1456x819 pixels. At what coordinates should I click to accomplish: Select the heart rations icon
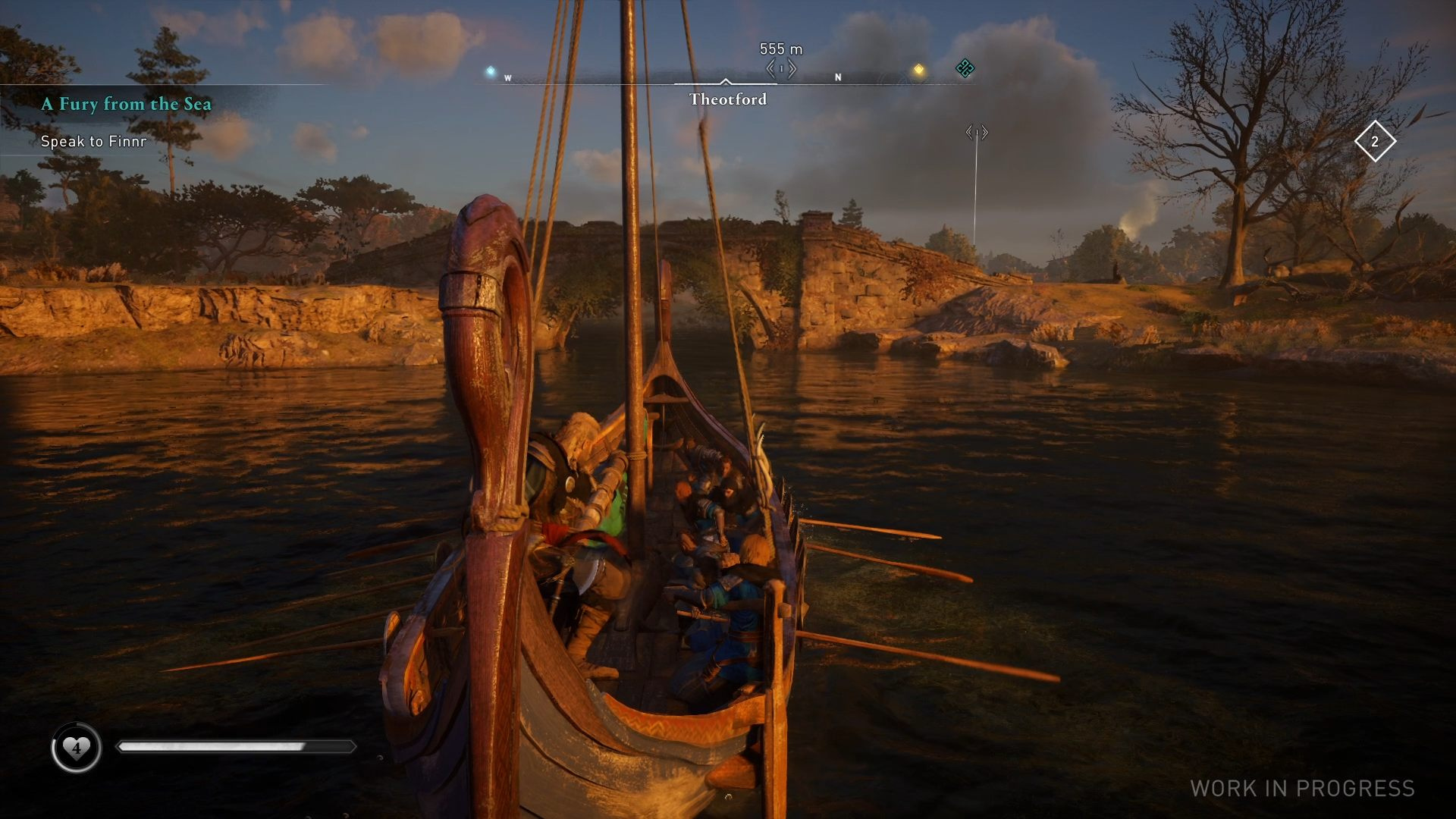click(x=76, y=748)
